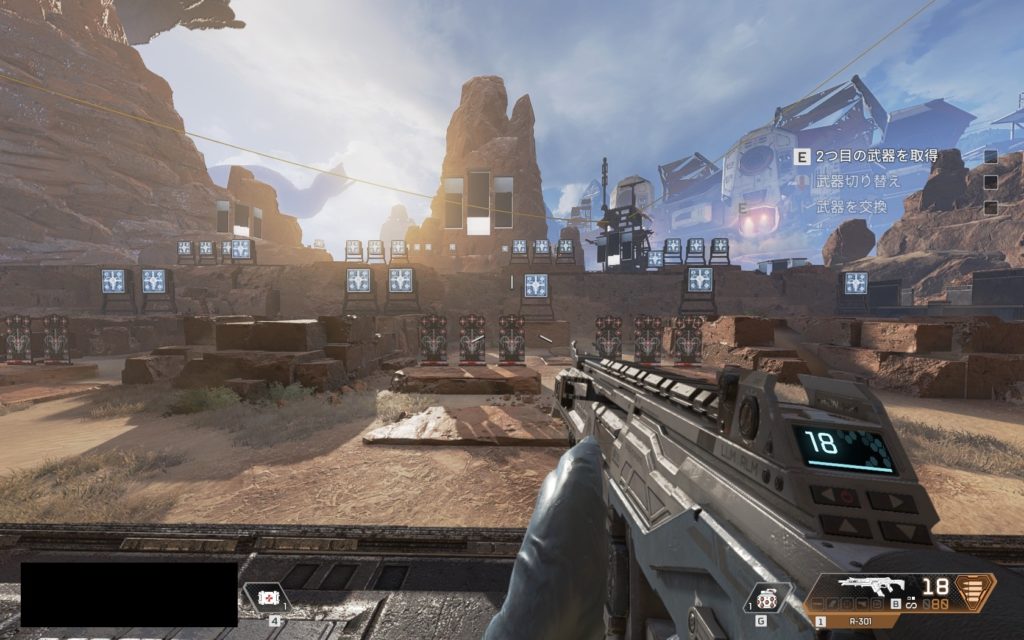Click the 武器を交換 objective entry

click(851, 207)
